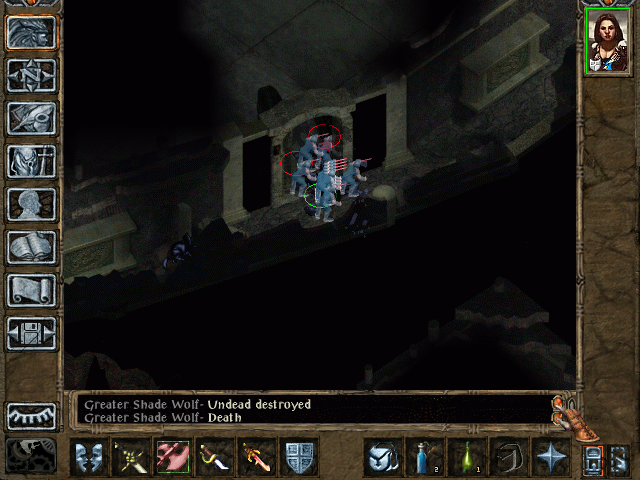The width and height of the screenshot is (640, 480).
Task: Activate the guard shield button
Action: point(299,458)
